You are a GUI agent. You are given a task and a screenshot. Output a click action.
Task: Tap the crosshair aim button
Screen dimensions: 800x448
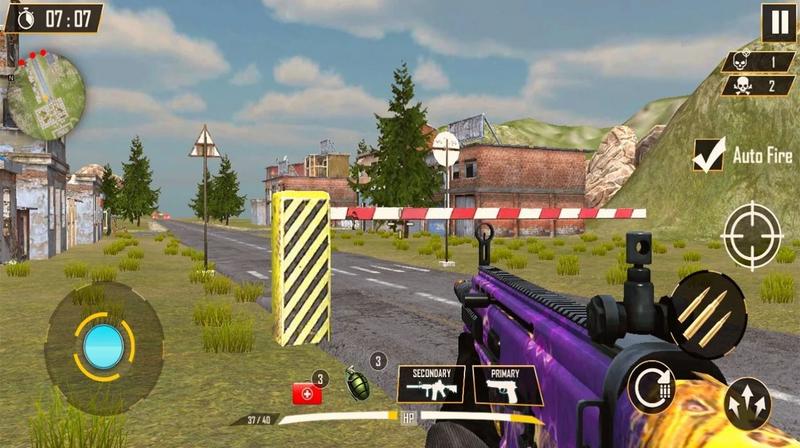click(751, 236)
